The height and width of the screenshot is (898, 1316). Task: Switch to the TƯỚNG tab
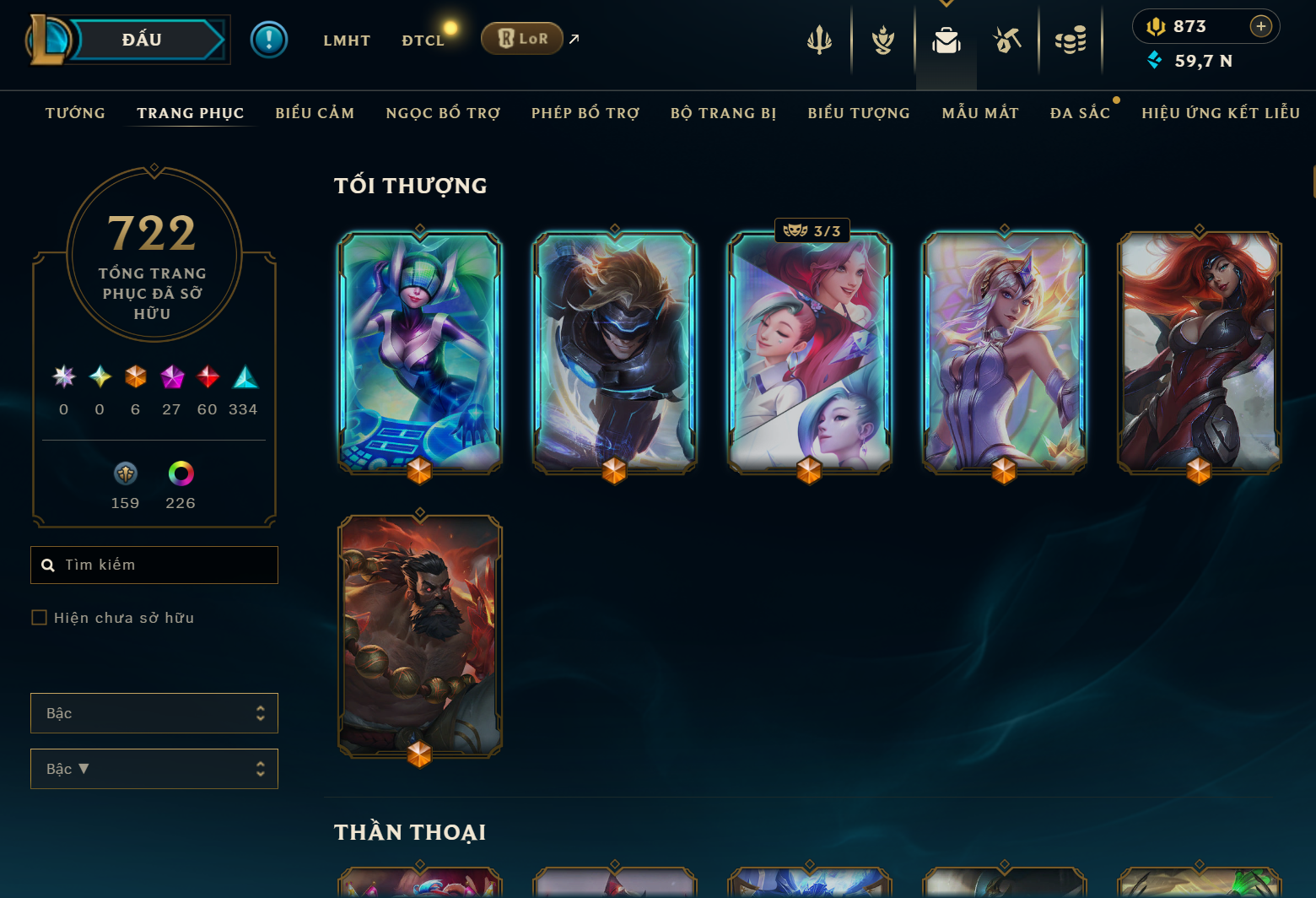tap(75, 112)
